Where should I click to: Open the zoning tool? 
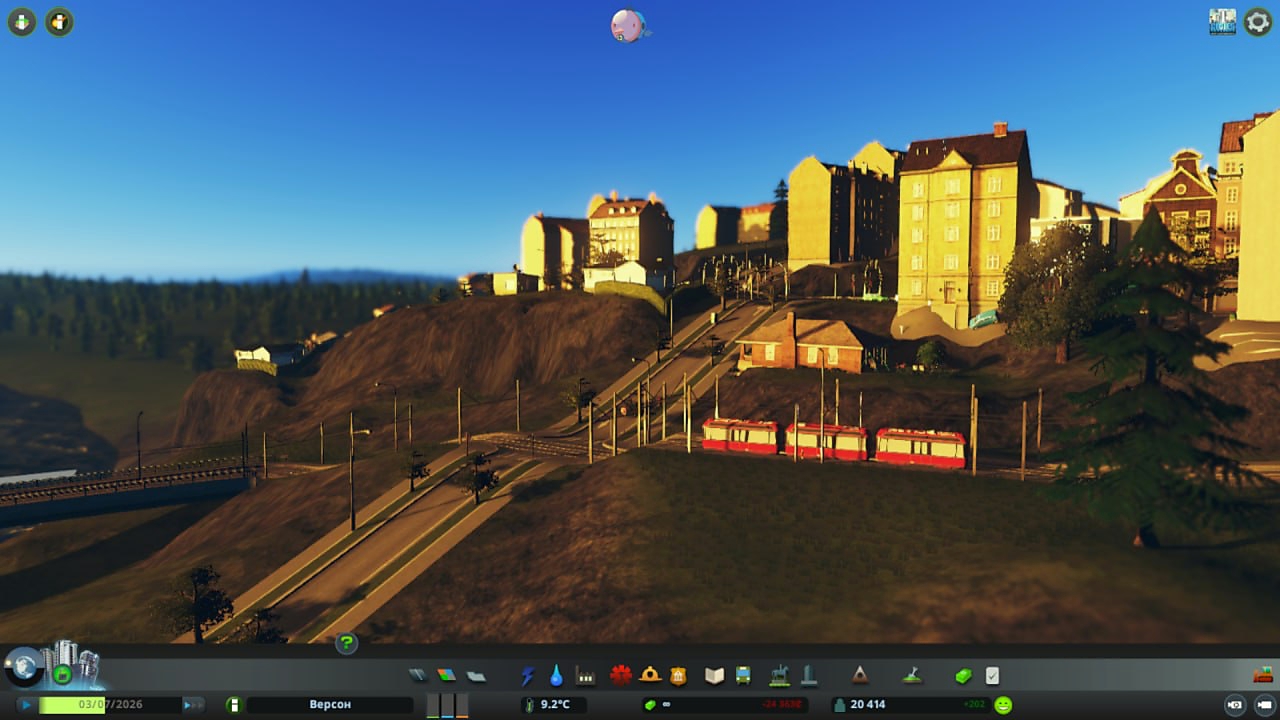coord(446,676)
